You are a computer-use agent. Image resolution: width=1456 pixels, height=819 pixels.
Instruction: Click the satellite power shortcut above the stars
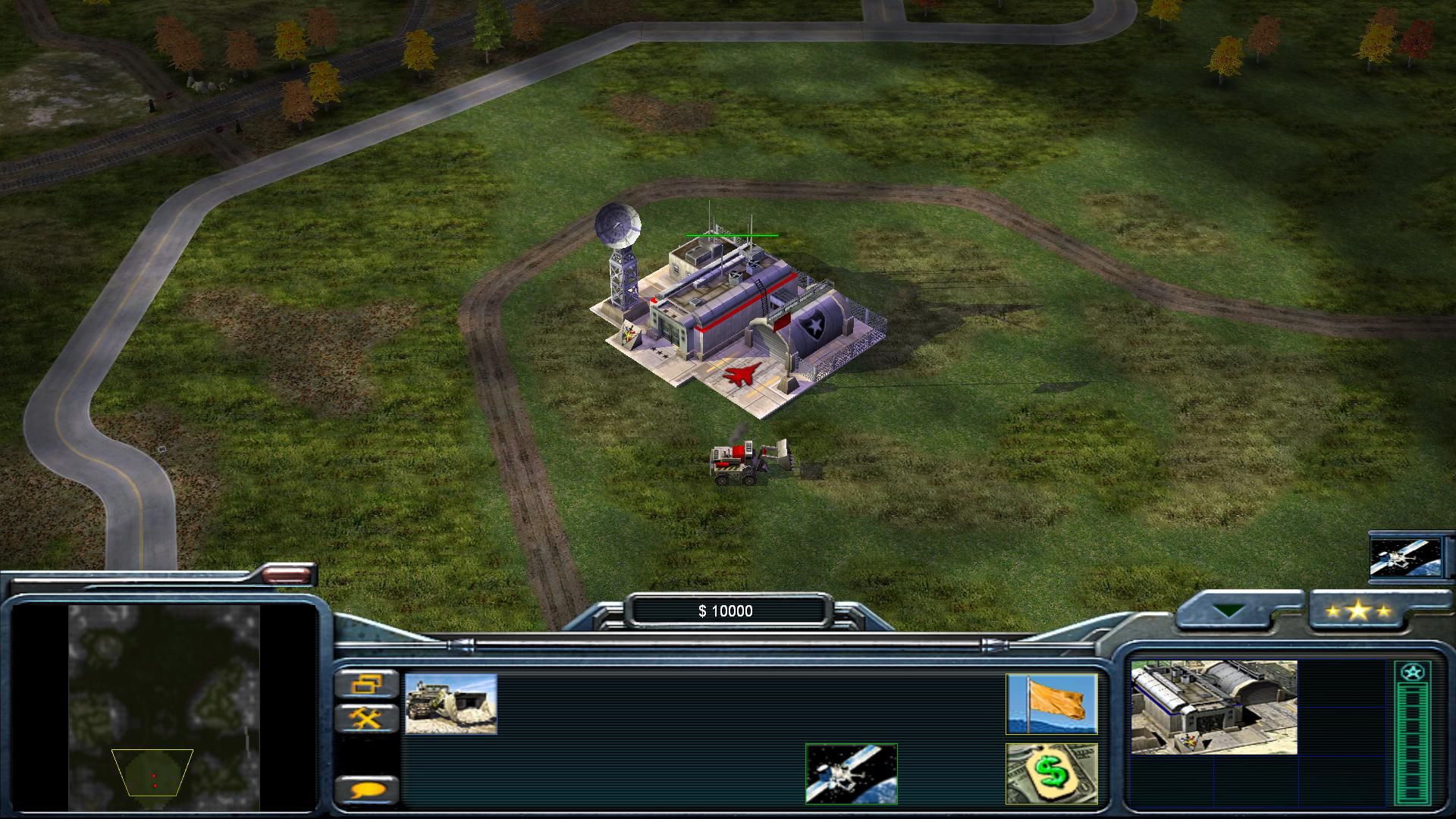click(x=1405, y=557)
